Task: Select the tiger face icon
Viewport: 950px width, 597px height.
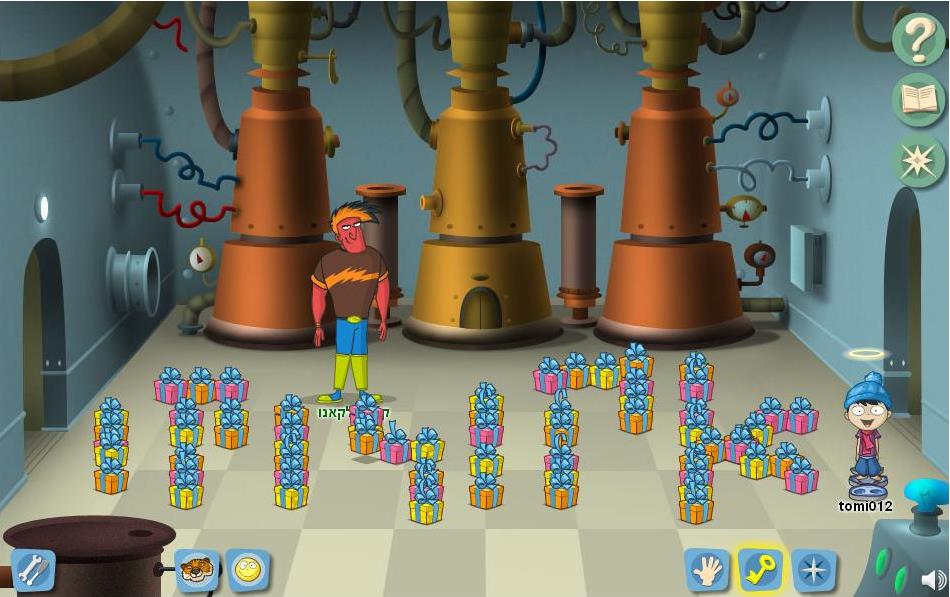Action: (x=197, y=571)
